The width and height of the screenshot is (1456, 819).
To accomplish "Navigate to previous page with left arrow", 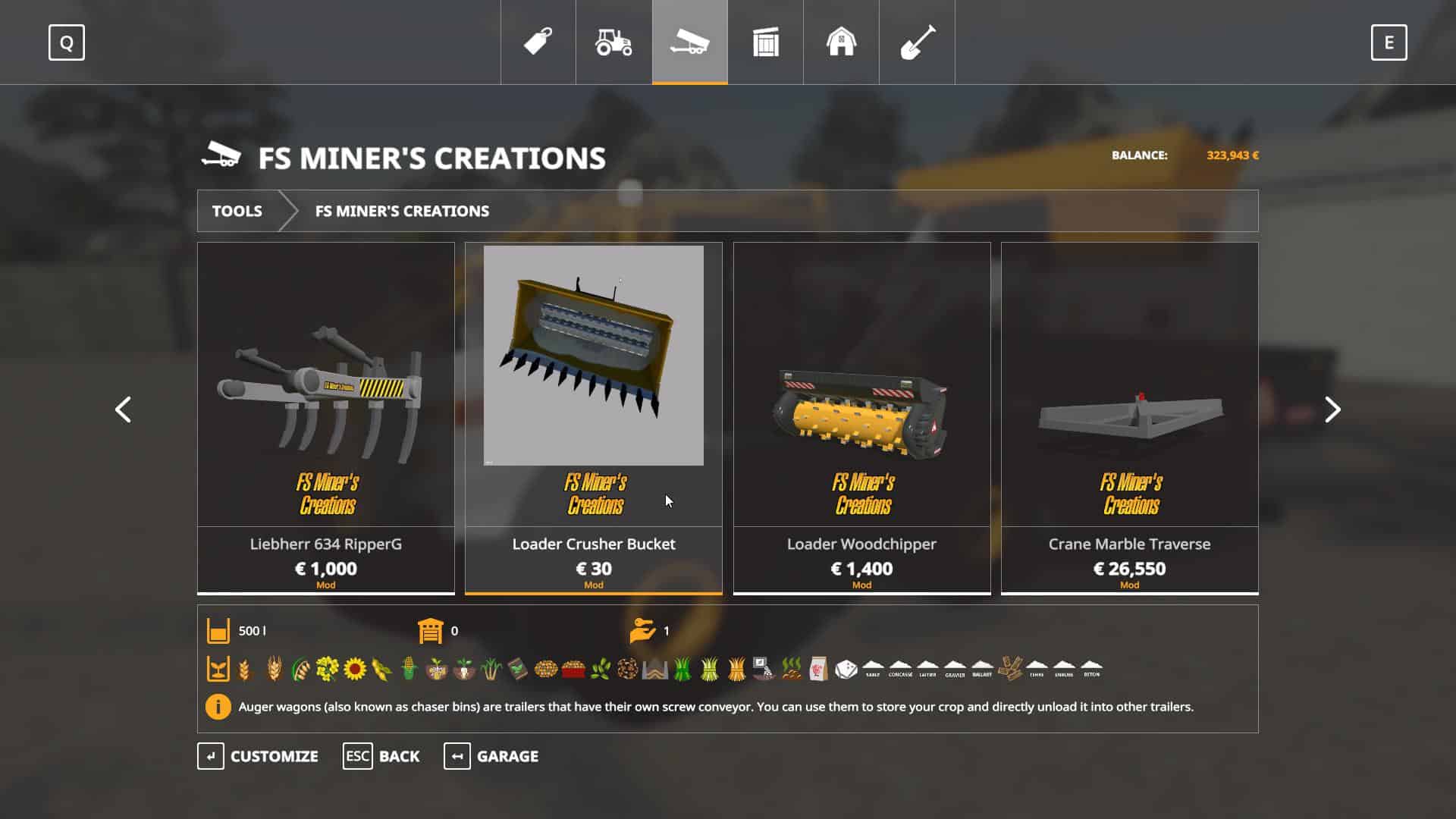I will pyautogui.click(x=124, y=409).
